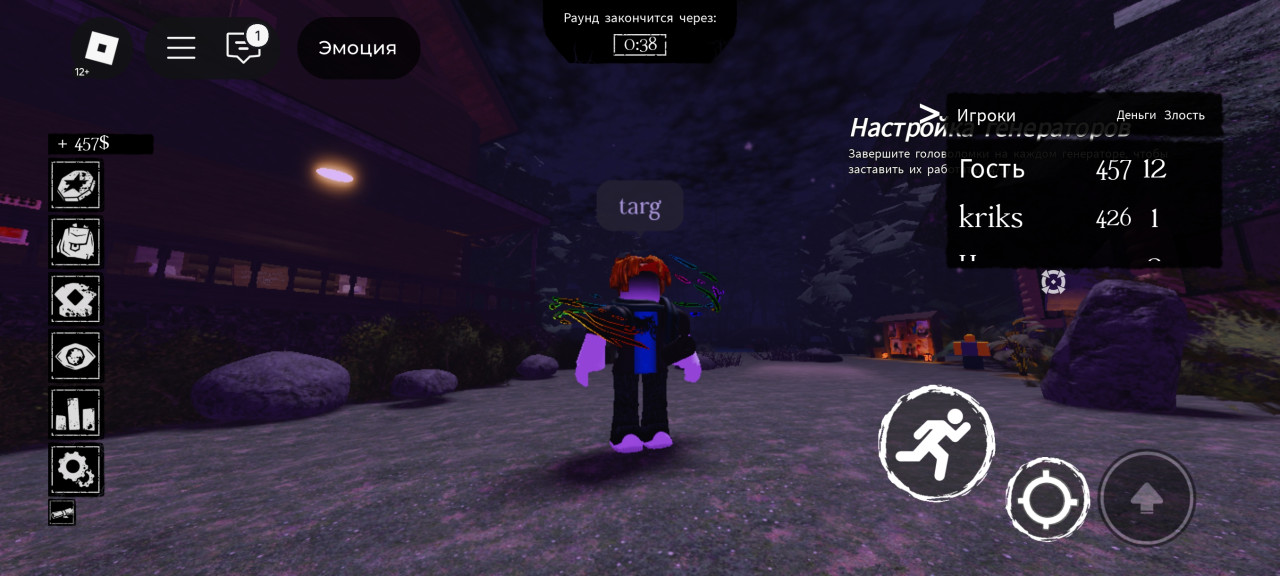Open the gear settings menu
The height and width of the screenshot is (576, 1280).
(x=76, y=469)
